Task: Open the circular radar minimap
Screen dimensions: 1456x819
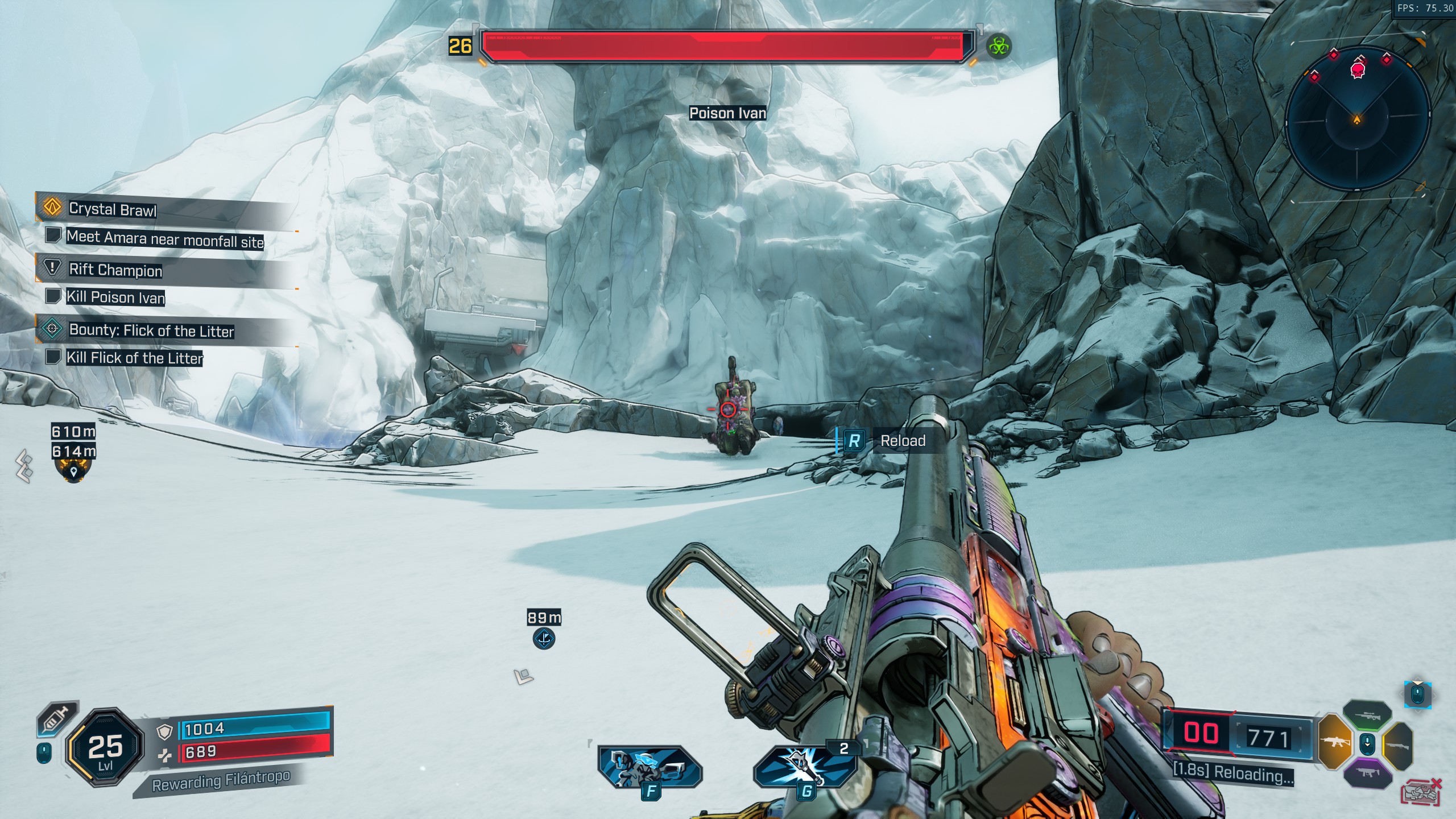Action: 1357,118
